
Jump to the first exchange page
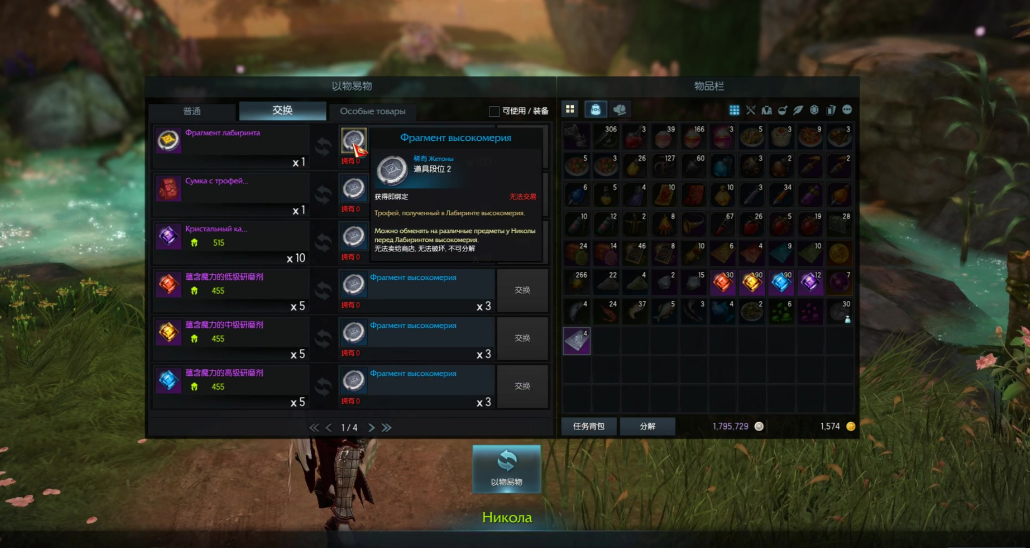pos(313,427)
